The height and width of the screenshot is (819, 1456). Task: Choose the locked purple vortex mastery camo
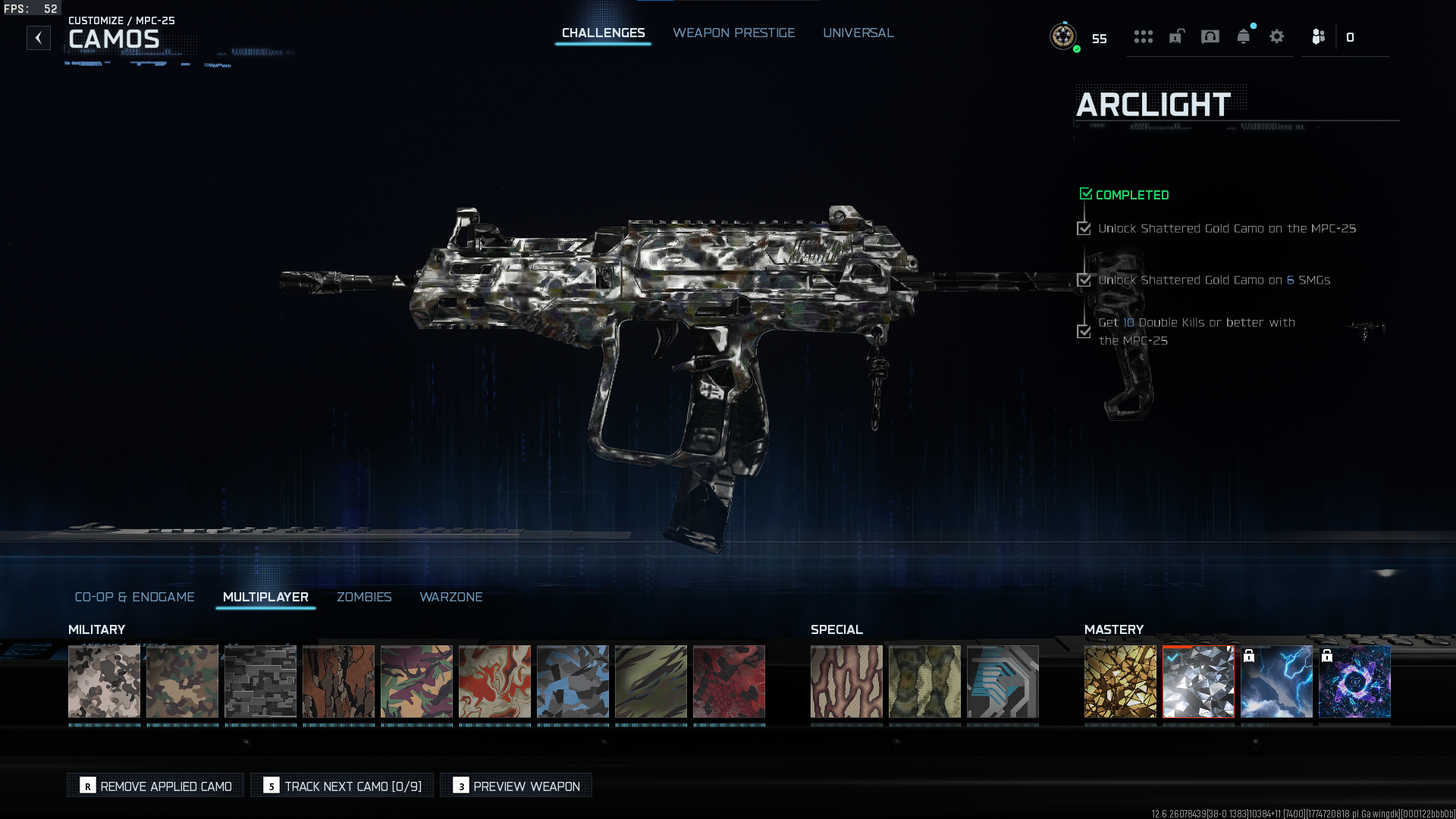pos(1354,681)
